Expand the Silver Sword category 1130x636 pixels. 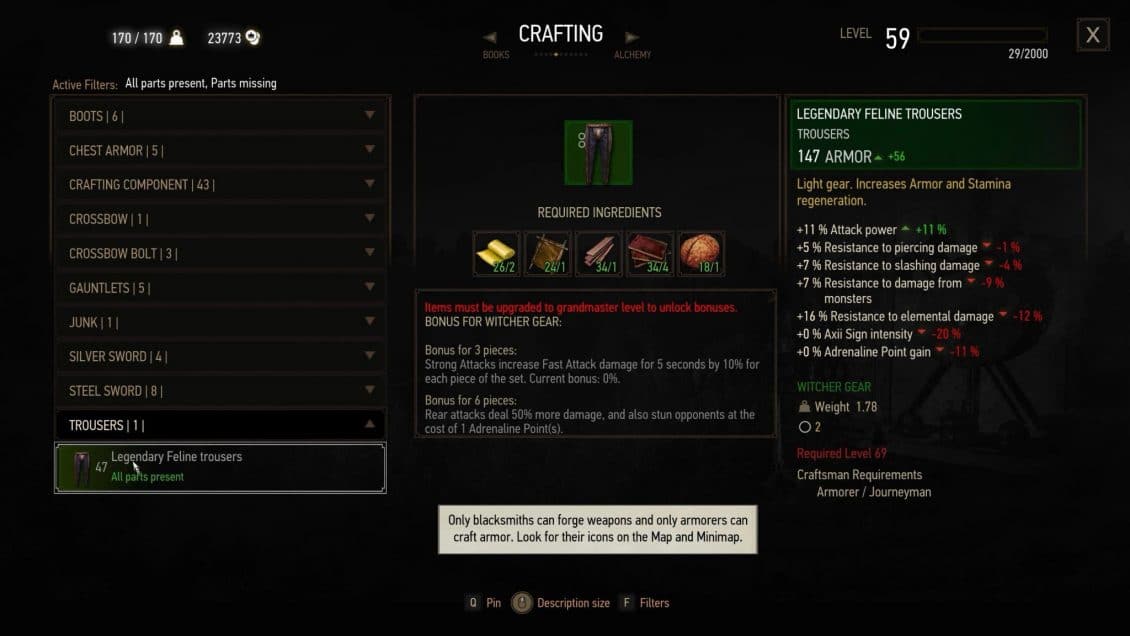coord(220,357)
